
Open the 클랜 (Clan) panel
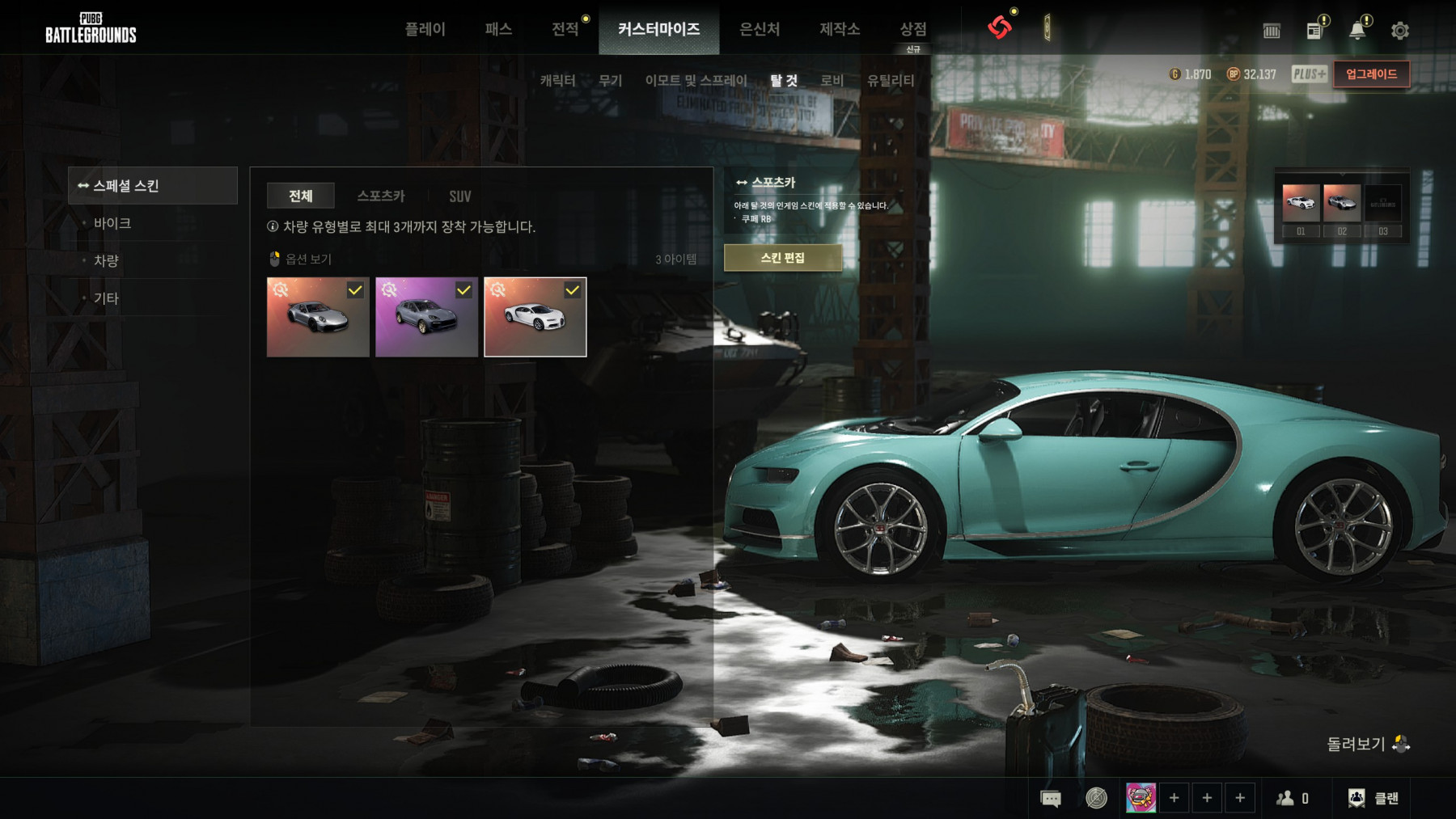click(1373, 798)
